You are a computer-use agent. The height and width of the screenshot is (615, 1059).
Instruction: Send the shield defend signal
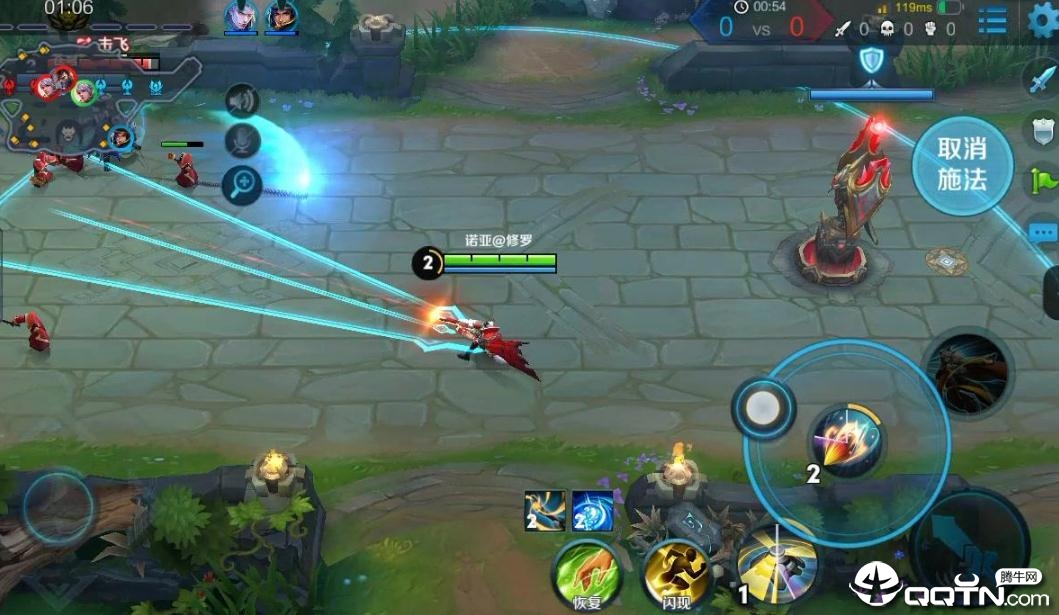(x=1043, y=130)
